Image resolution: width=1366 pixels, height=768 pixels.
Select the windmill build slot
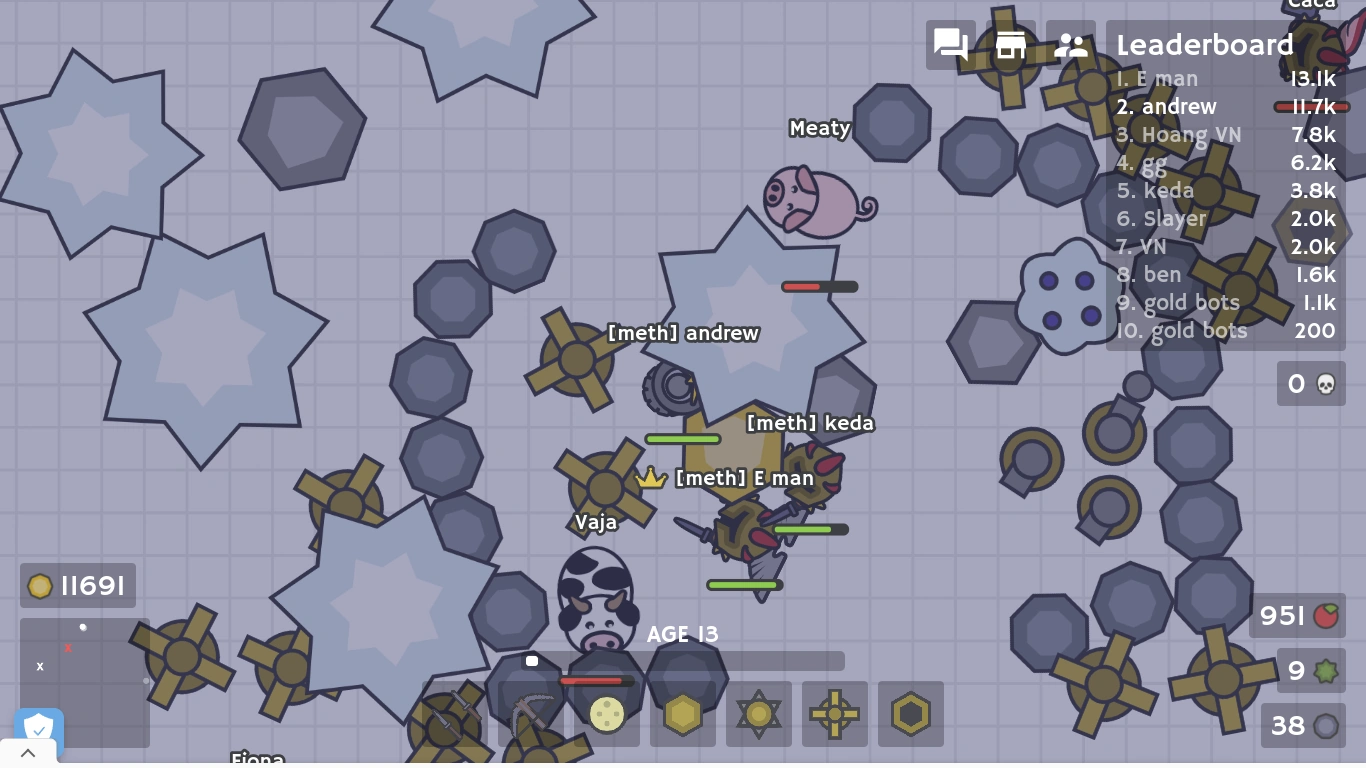click(x=834, y=714)
